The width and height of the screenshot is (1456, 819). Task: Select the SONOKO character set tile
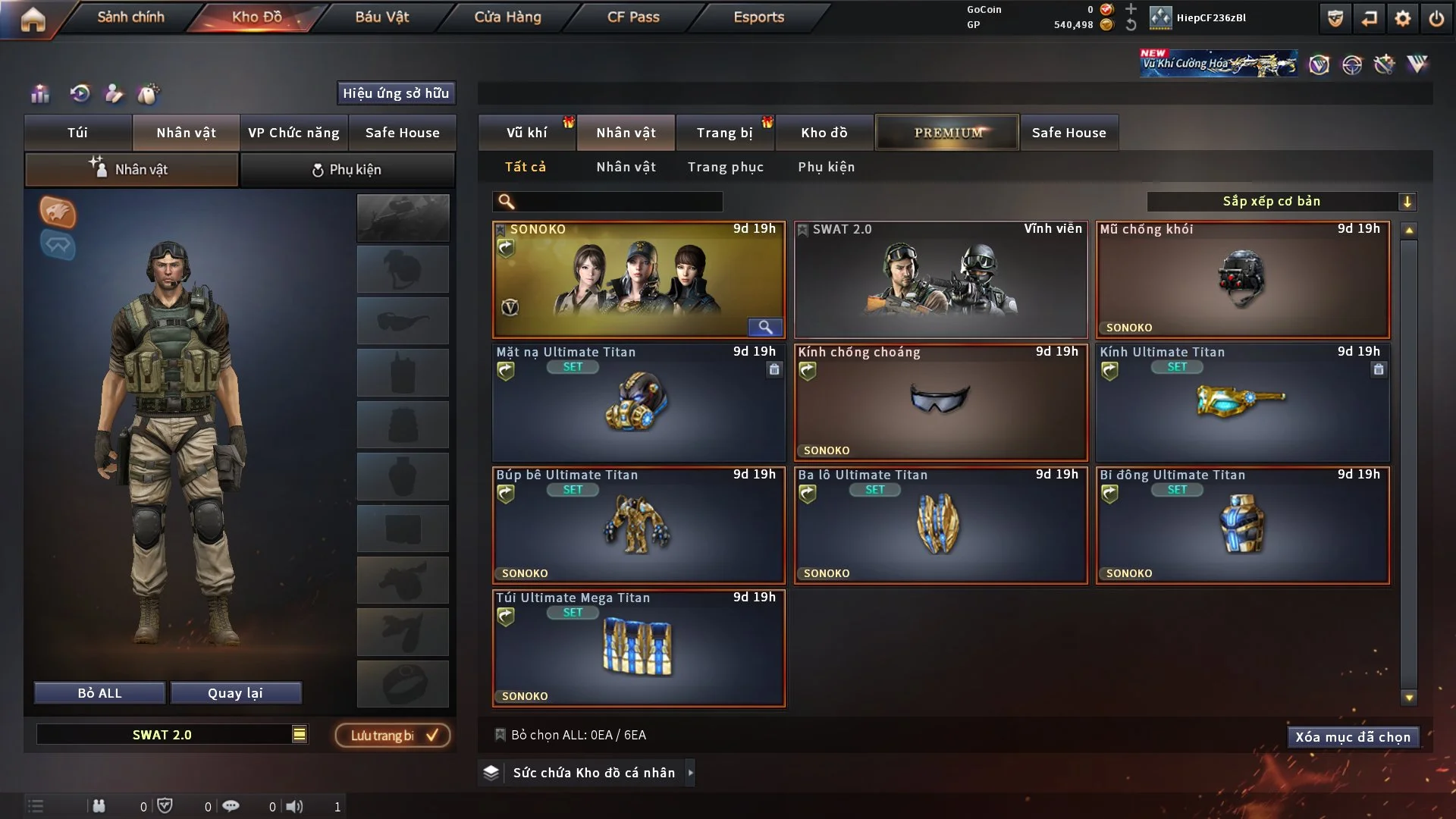click(639, 280)
